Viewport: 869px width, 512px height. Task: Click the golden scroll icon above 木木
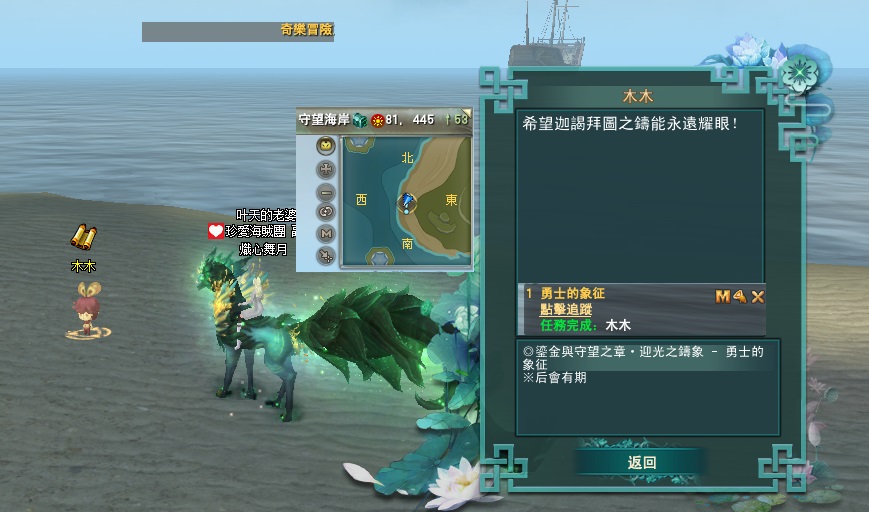coord(83,238)
